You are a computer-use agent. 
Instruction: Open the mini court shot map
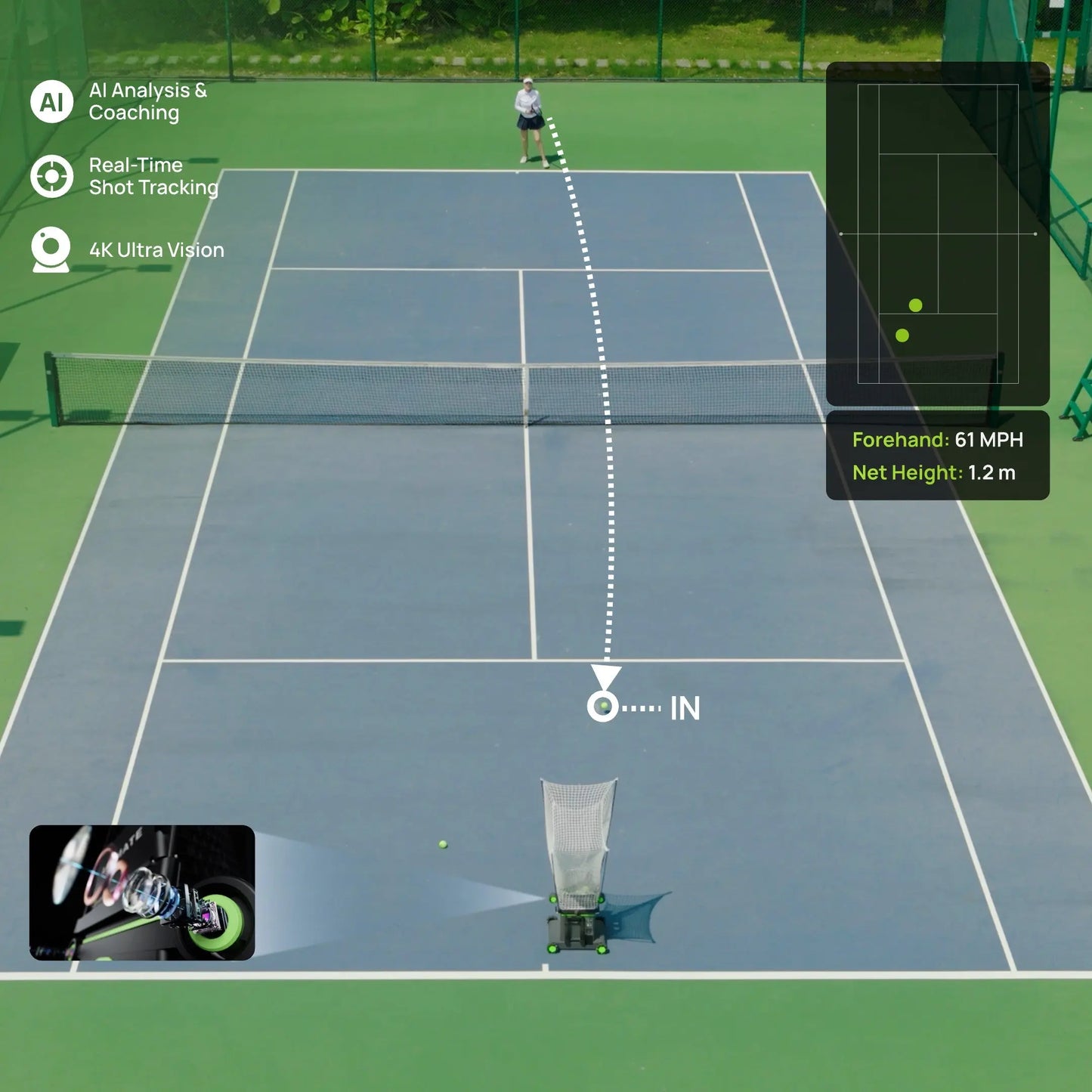pyautogui.click(x=937, y=234)
